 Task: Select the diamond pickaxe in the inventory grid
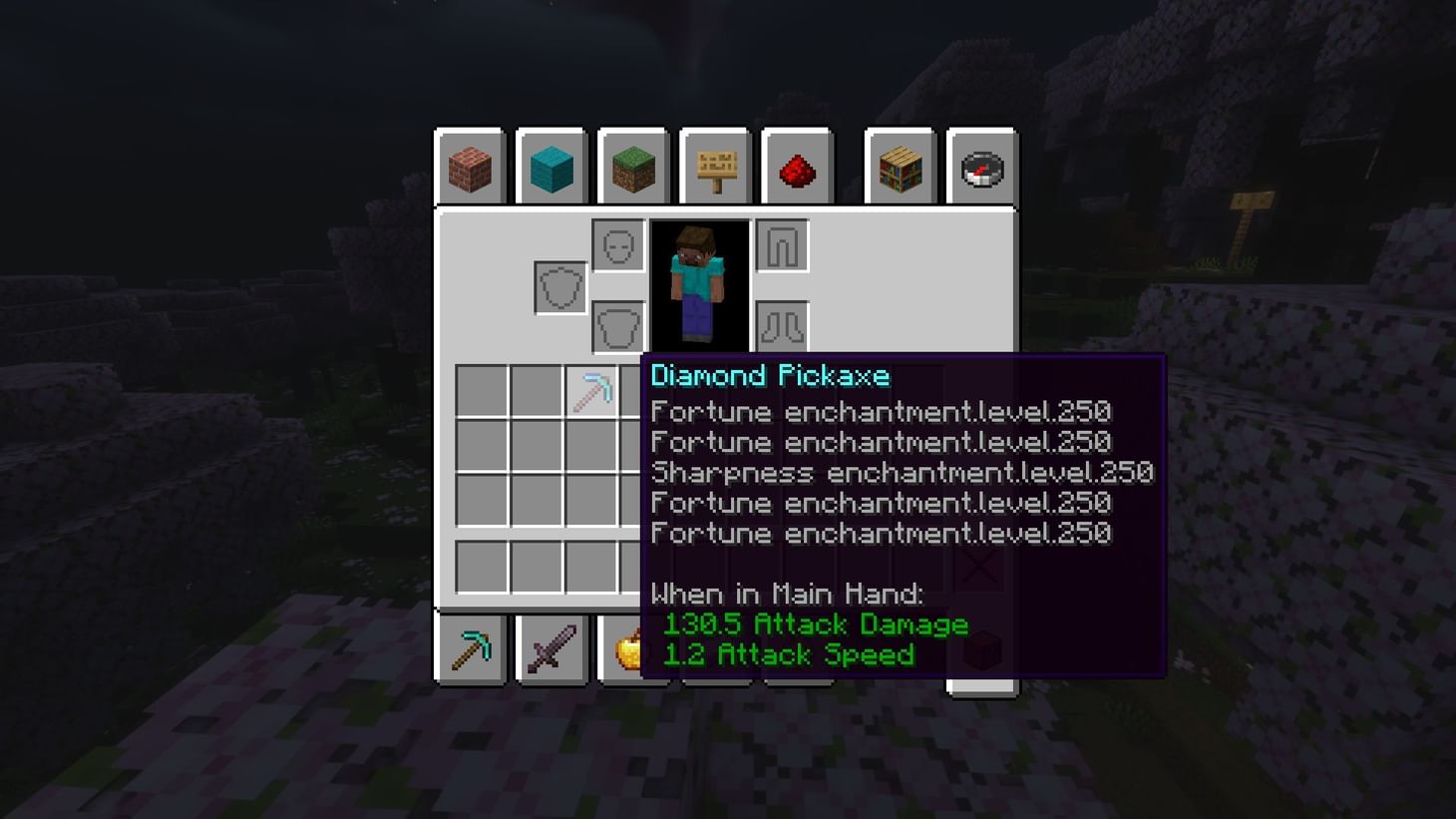[x=593, y=391]
